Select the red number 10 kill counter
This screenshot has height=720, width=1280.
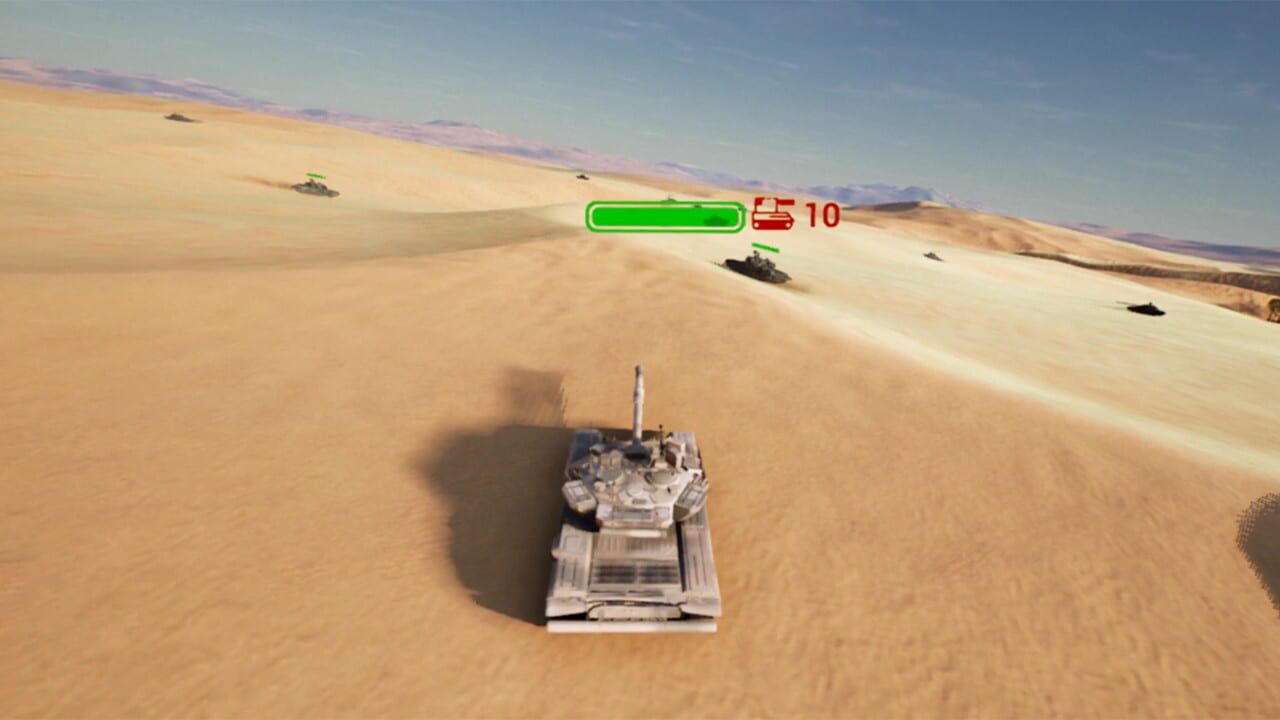click(x=807, y=215)
